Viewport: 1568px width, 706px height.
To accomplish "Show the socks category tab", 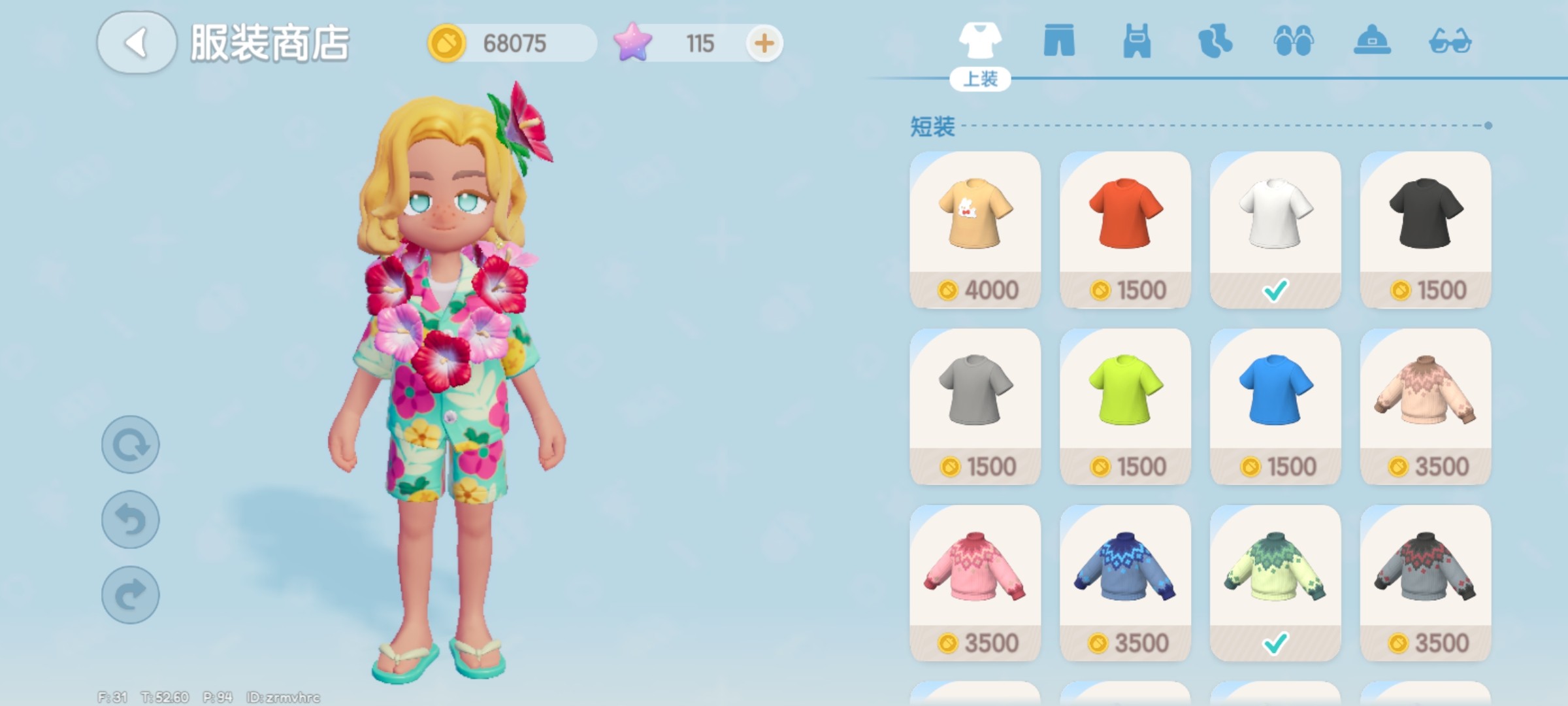I will (1215, 41).
